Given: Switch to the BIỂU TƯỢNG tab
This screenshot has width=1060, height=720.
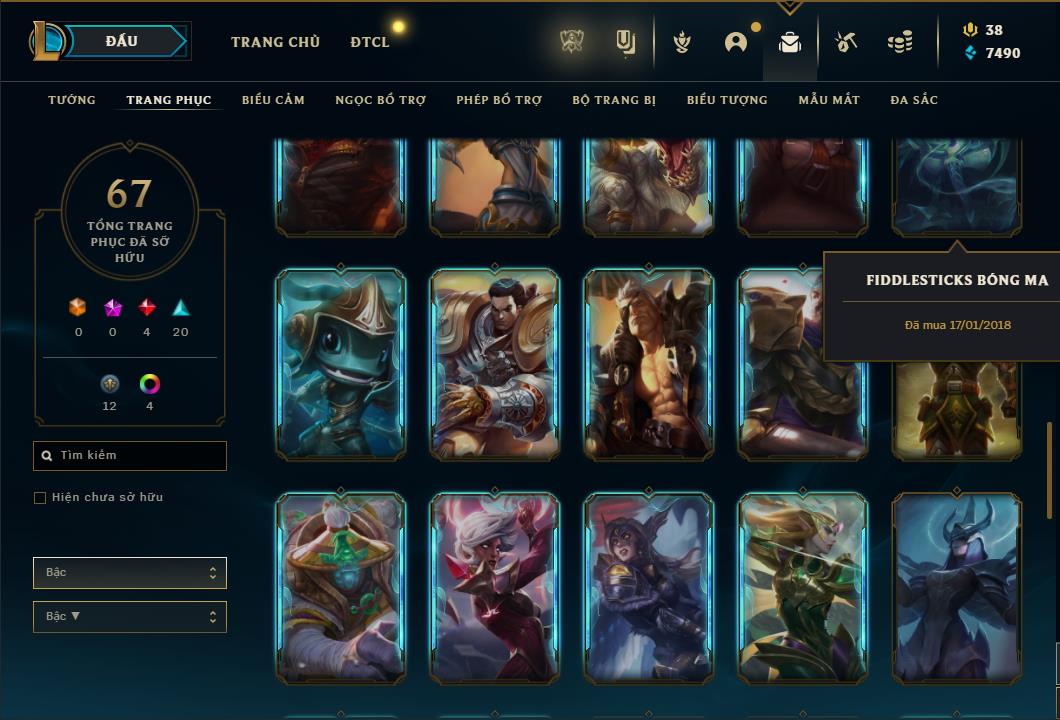Looking at the screenshot, I should point(727,100).
